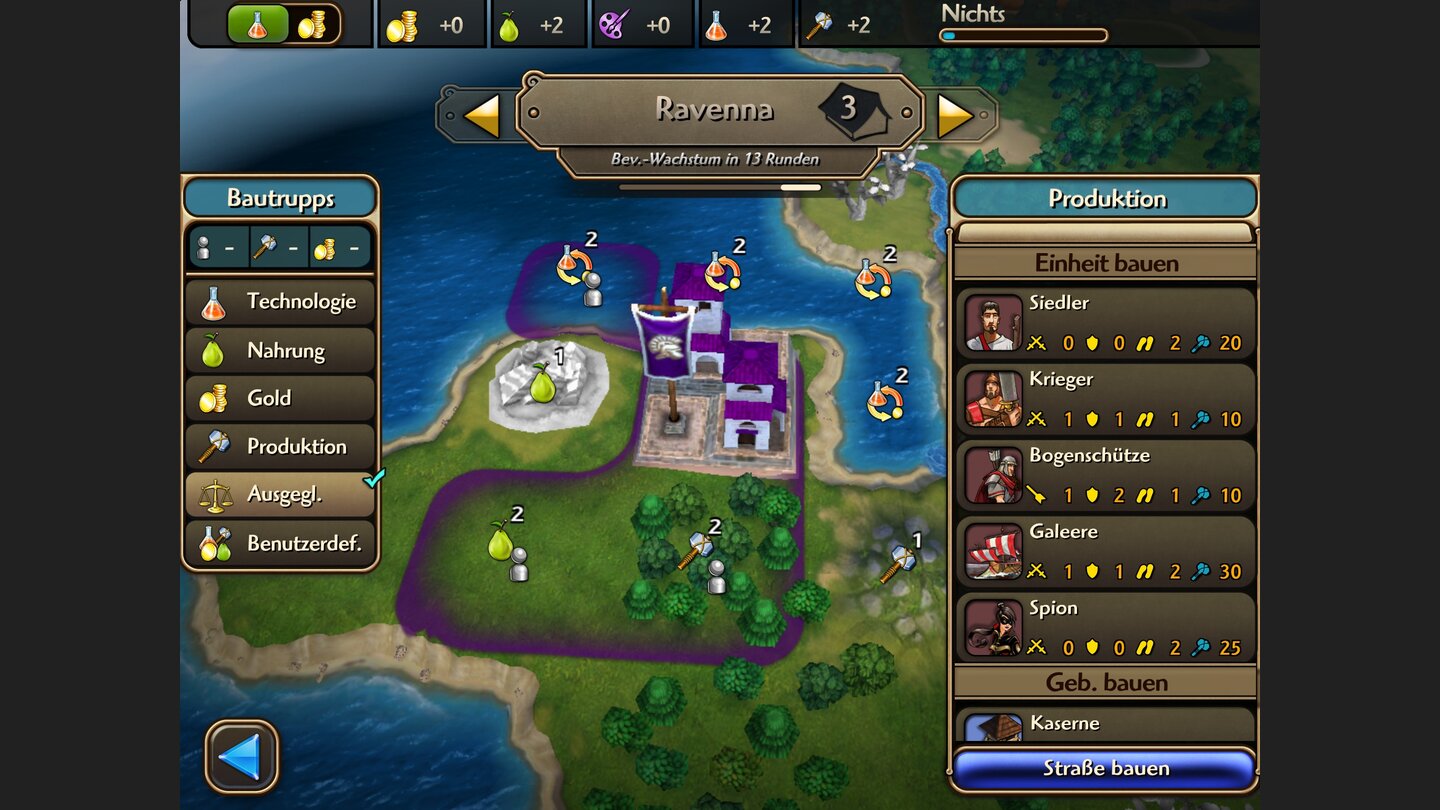This screenshot has height=810, width=1440.
Task: Open the Einheit bauen section header
Action: pyautogui.click(x=1103, y=262)
